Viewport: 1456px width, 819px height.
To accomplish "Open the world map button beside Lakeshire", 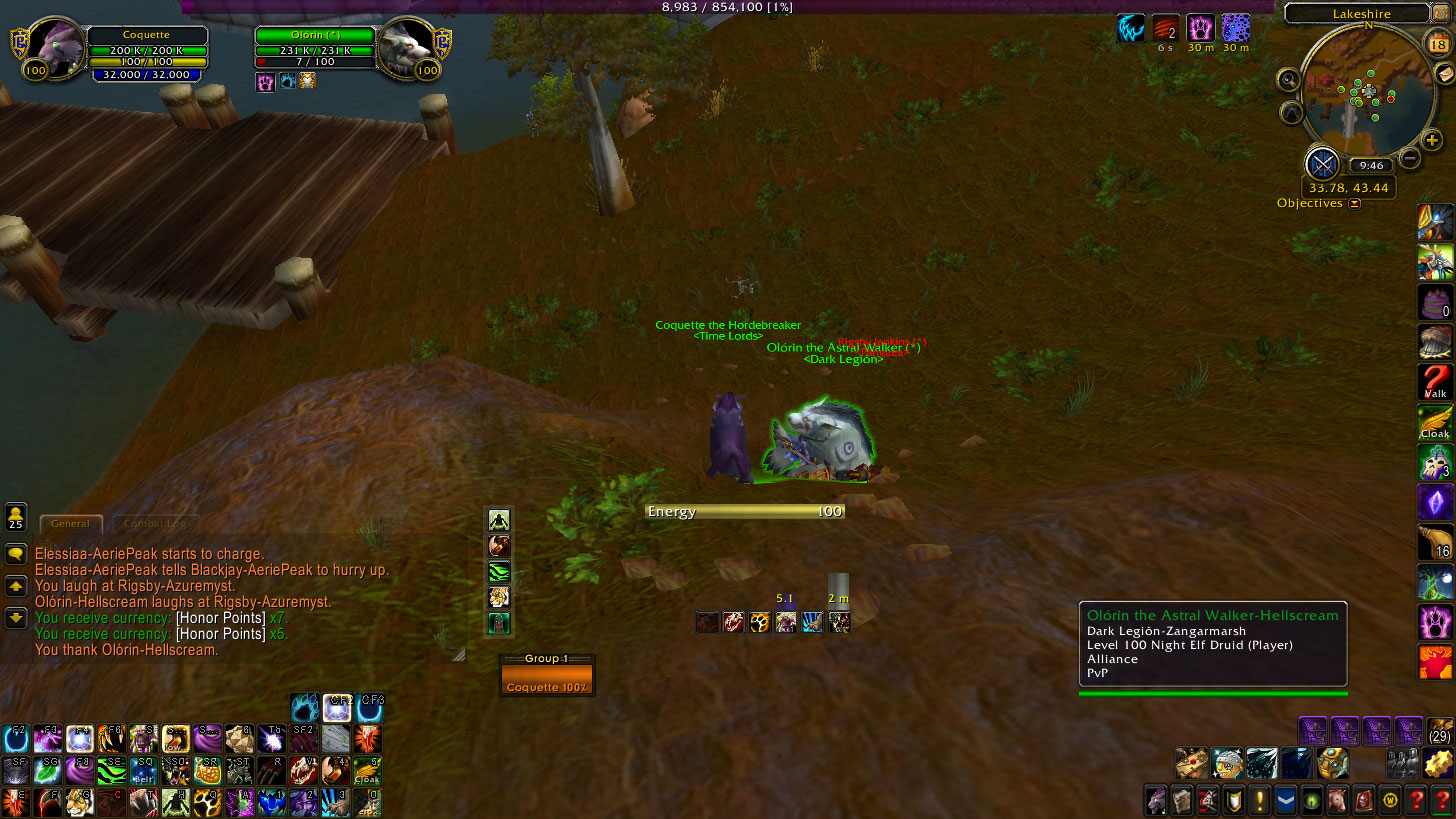I will [1441, 14].
